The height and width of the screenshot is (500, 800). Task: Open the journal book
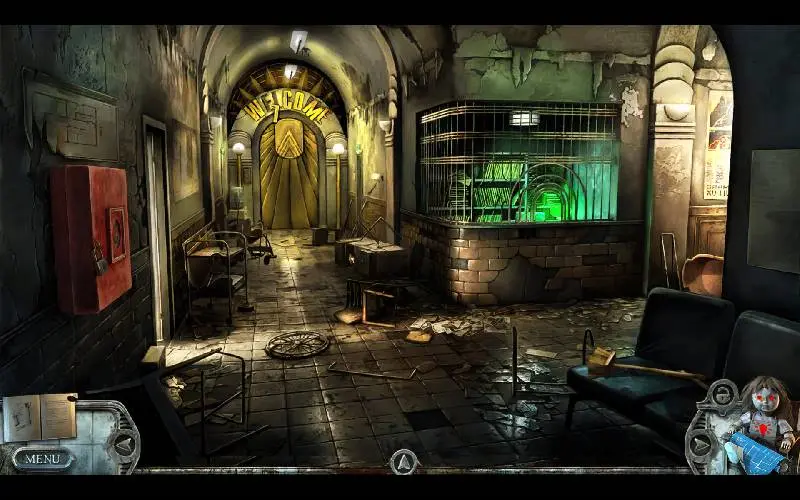pyautogui.click(x=39, y=417)
